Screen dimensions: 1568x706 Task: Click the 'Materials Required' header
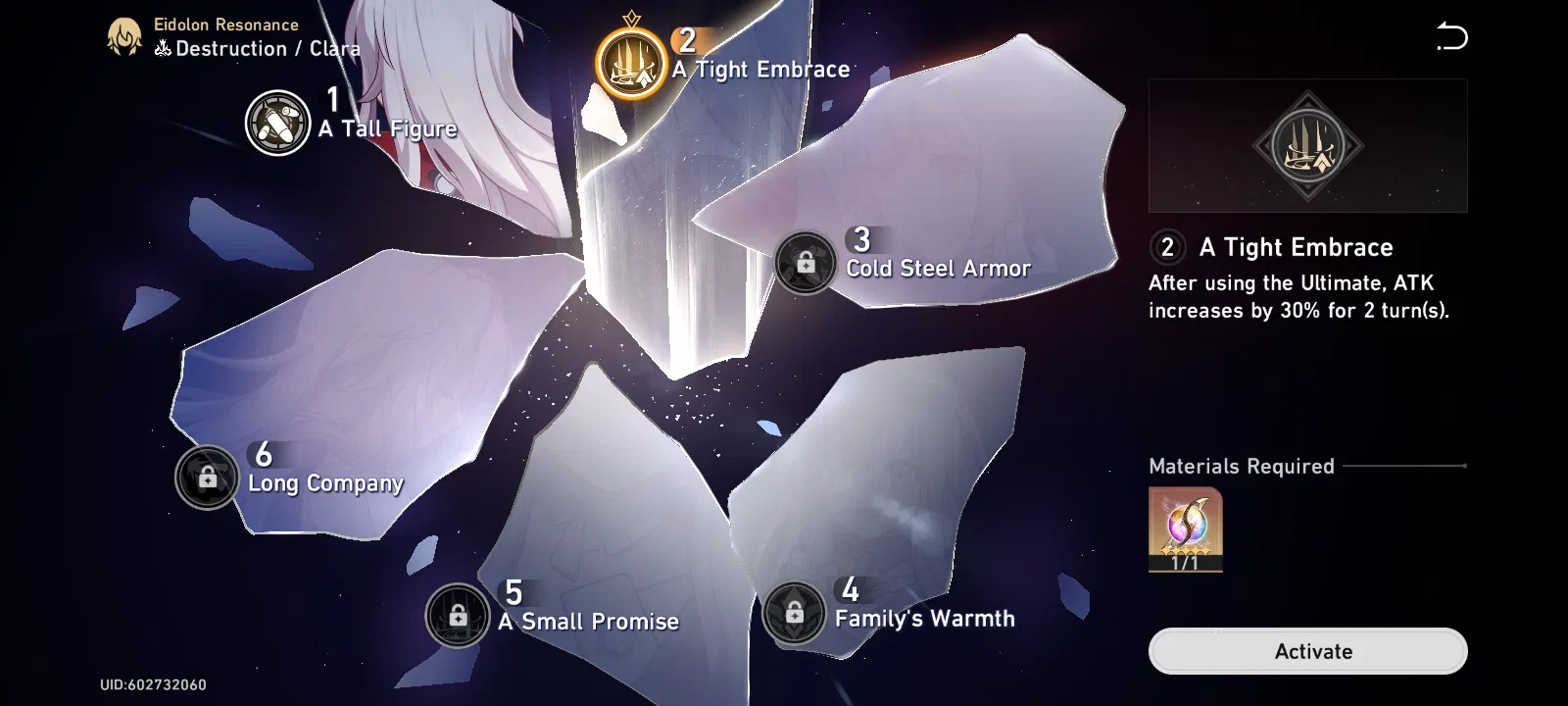tap(1242, 466)
